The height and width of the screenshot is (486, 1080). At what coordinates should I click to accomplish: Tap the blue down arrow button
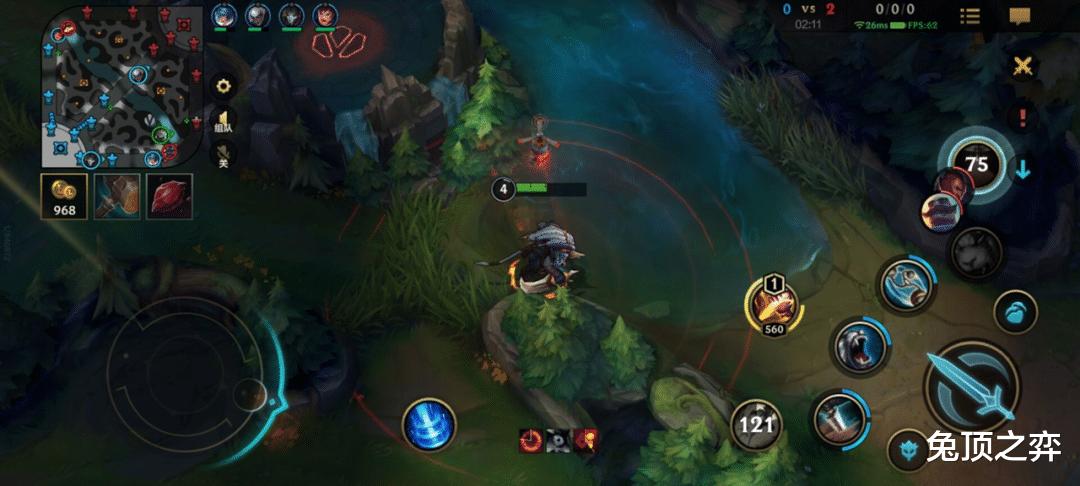click(1023, 168)
